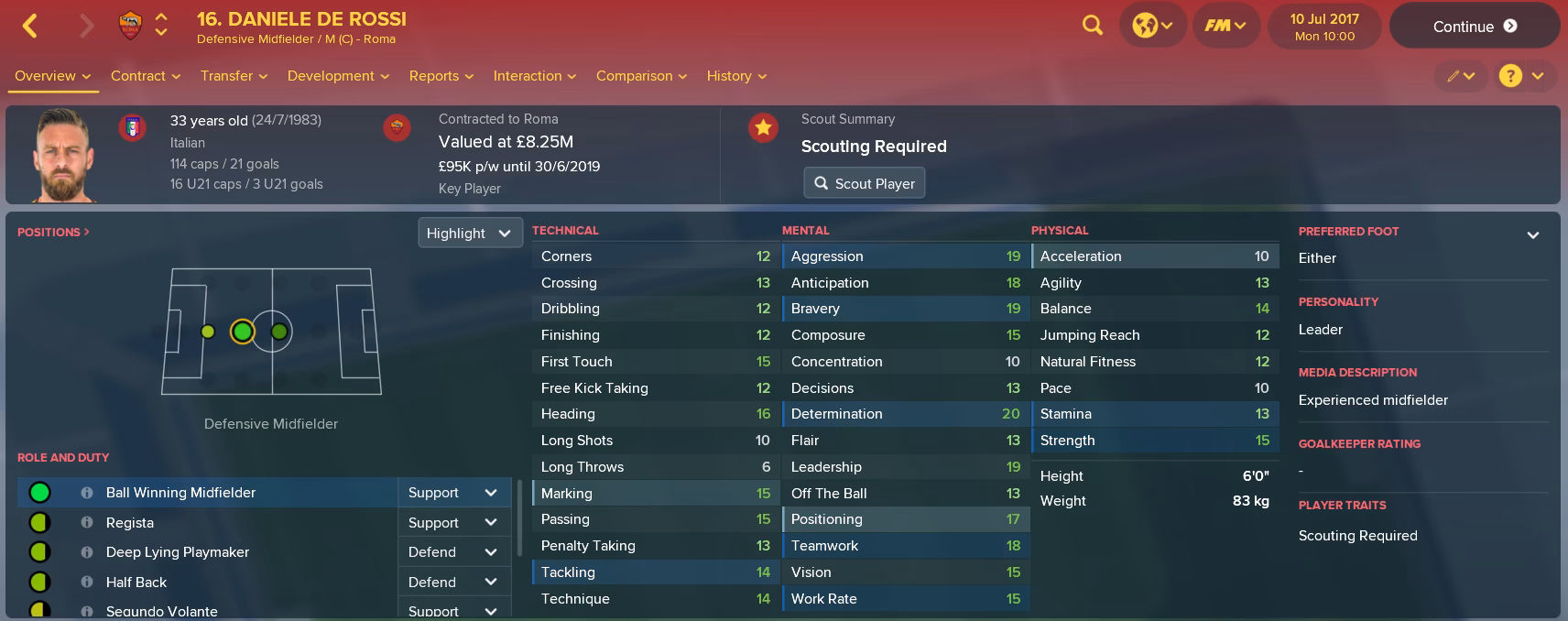Image resolution: width=1568 pixels, height=621 pixels.
Task: Select the Deep Lying Playmaker role
Action: (178, 552)
